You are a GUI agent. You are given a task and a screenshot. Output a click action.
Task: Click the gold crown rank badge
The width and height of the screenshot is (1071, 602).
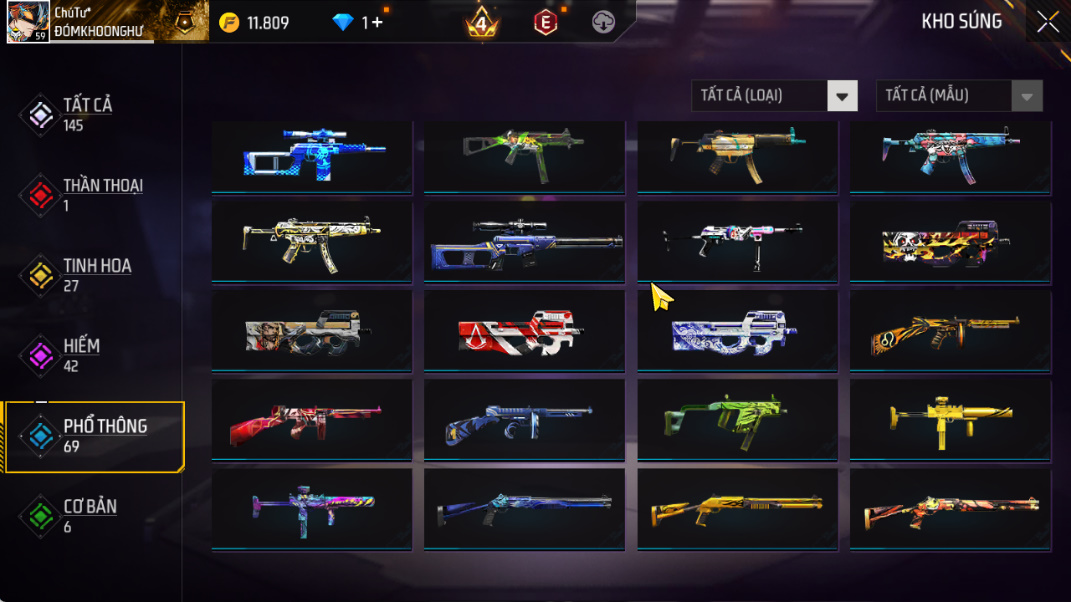point(482,22)
